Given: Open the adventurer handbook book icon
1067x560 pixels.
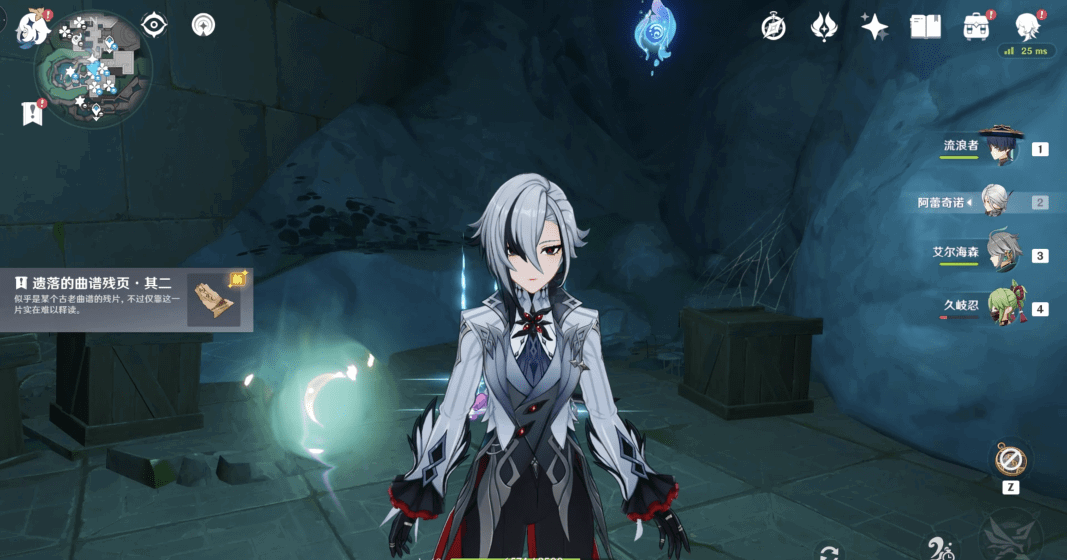Looking at the screenshot, I should pos(925,27).
